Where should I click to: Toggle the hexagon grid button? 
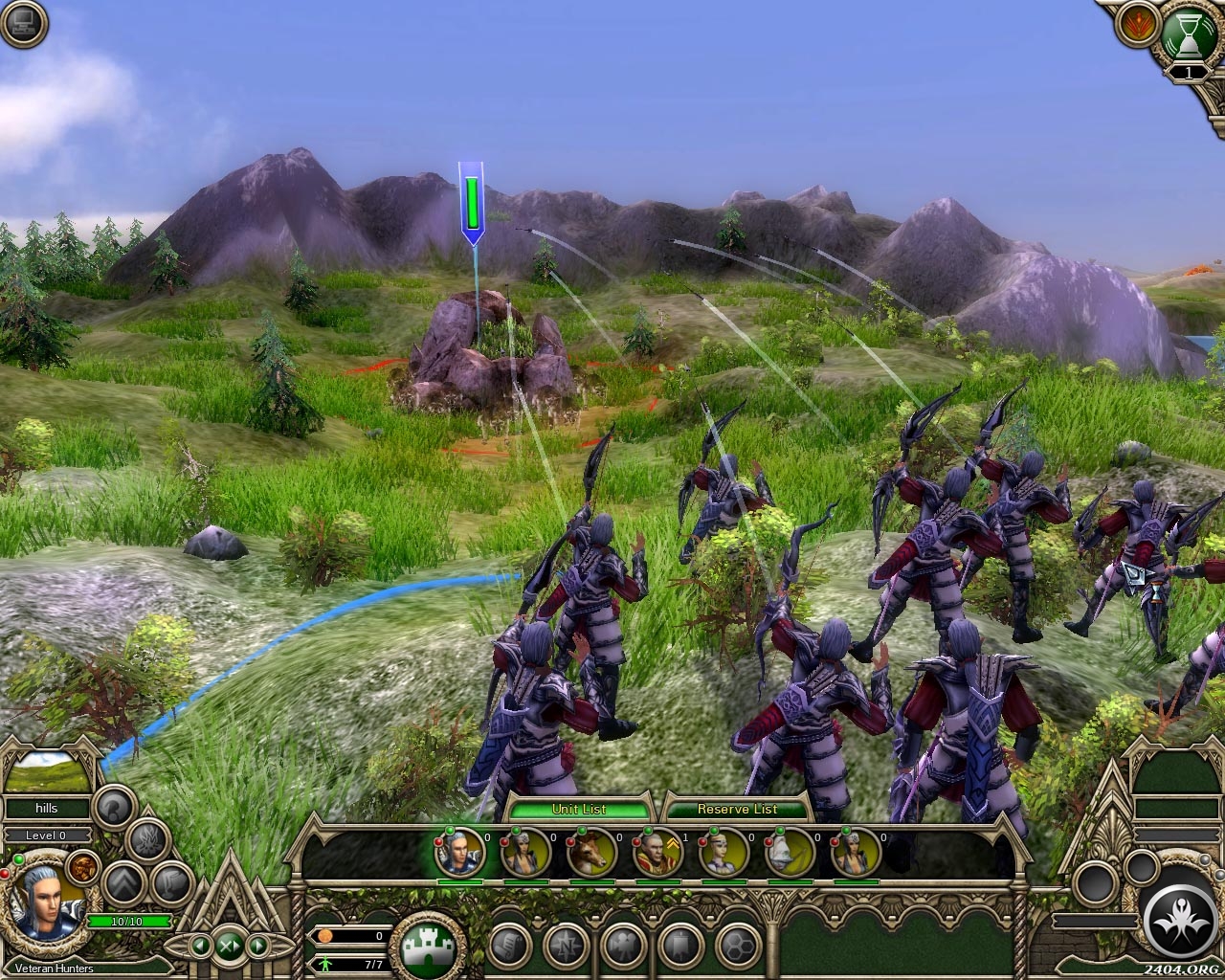pos(737,947)
